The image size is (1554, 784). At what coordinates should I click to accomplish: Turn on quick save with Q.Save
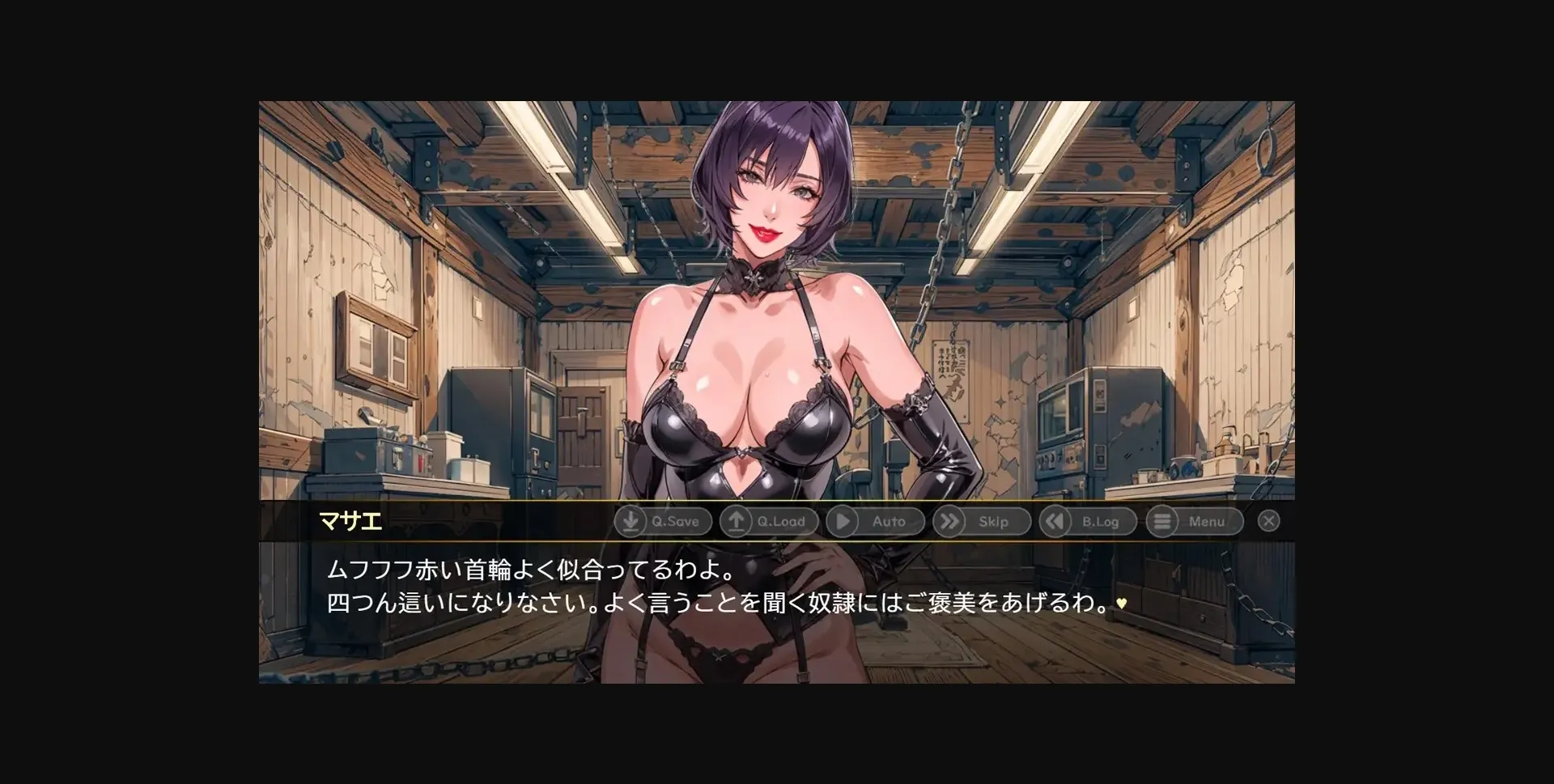662,522
